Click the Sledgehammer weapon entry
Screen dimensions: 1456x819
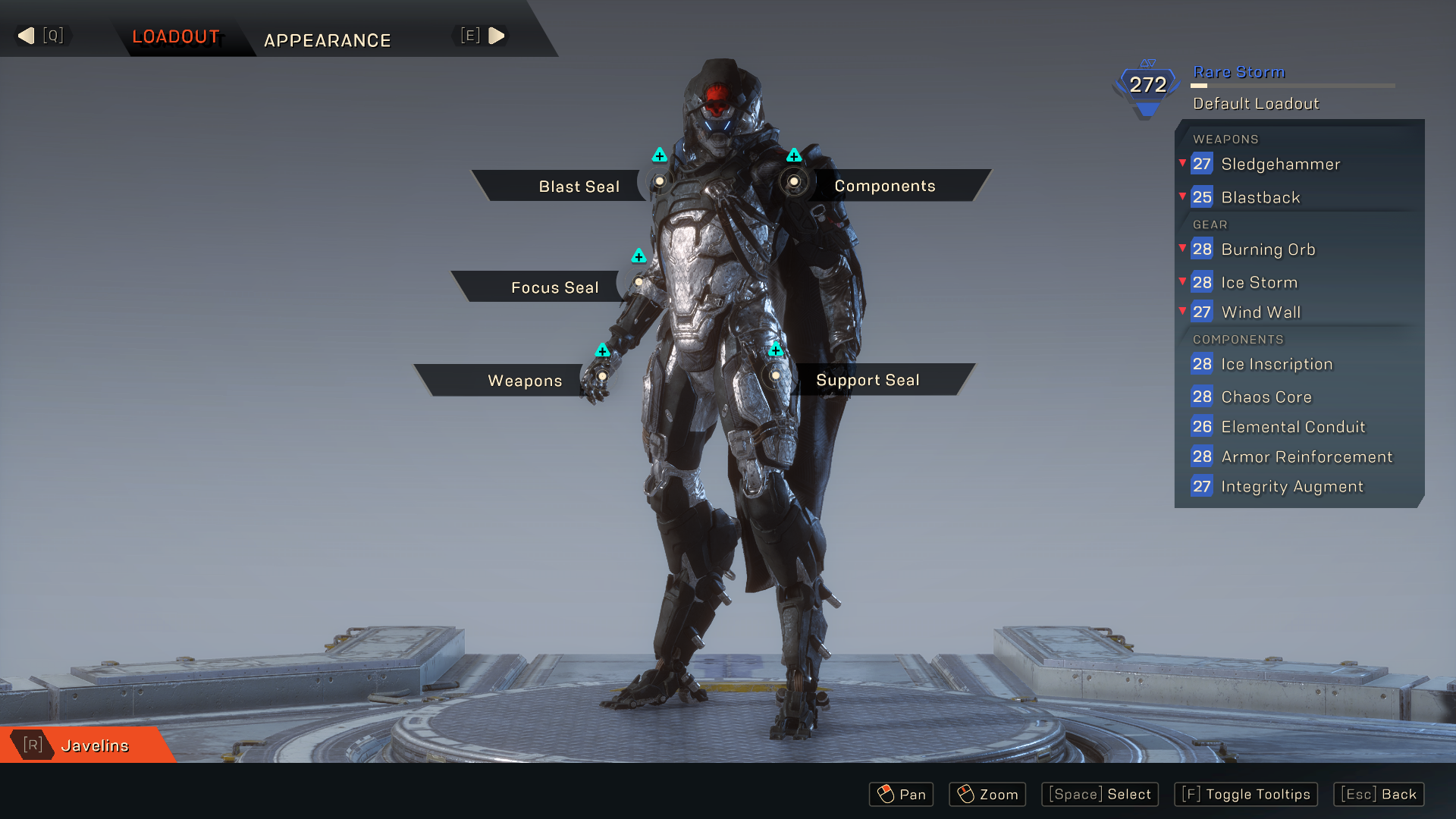[x=1280, y=164]
